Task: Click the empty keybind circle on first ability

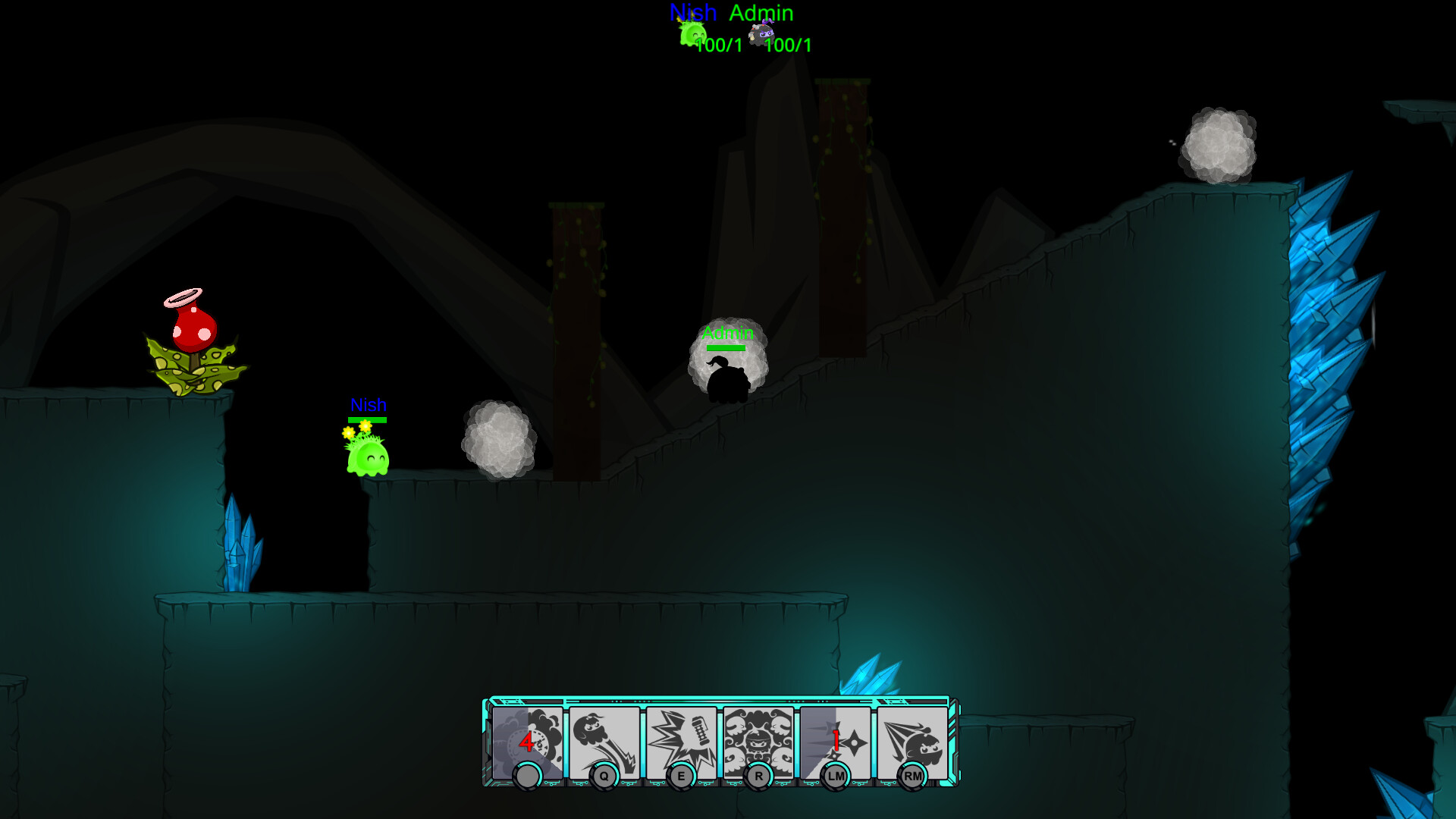Action: pos(529,776)
